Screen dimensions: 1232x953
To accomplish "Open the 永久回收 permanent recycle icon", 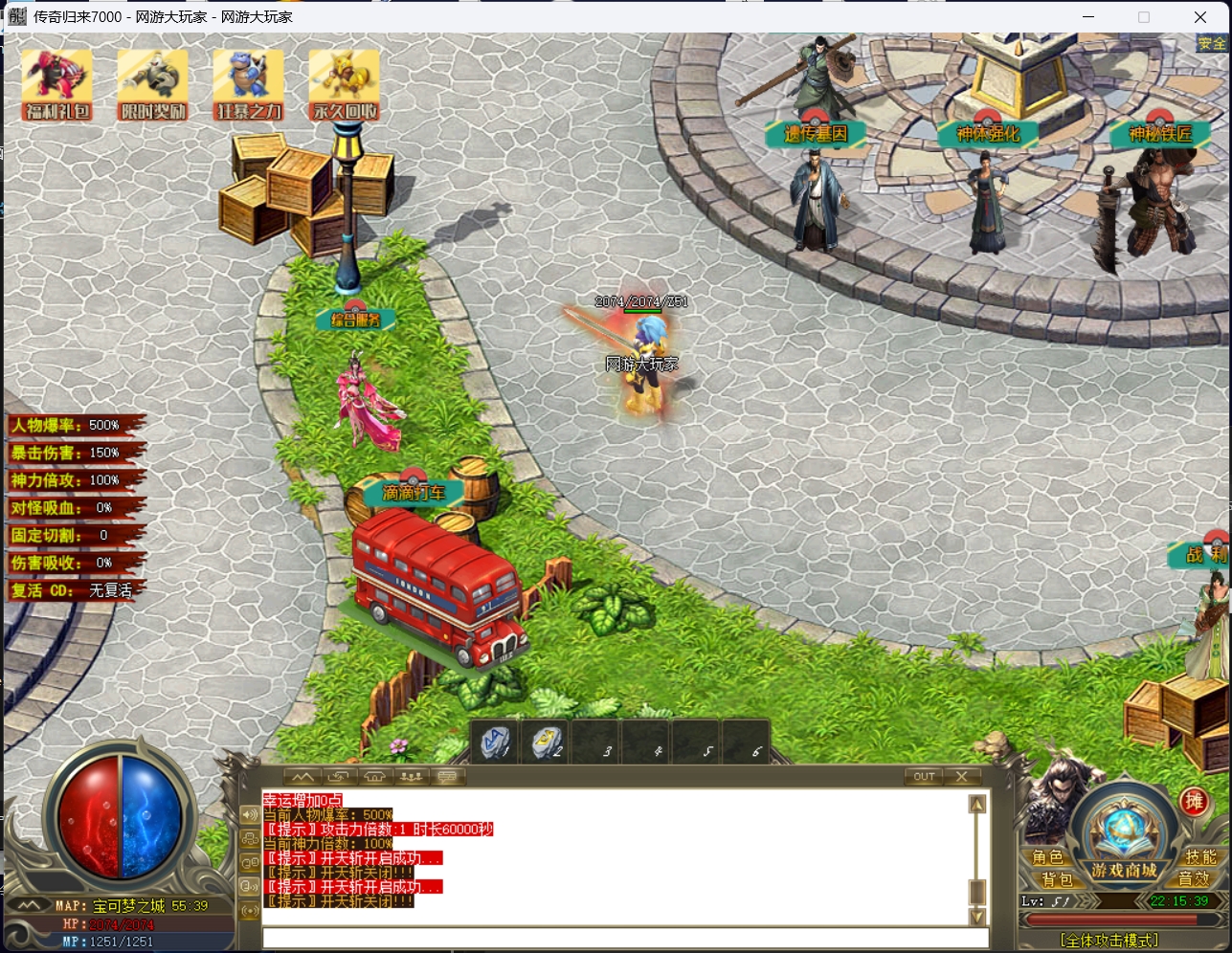I will (345, 84).
